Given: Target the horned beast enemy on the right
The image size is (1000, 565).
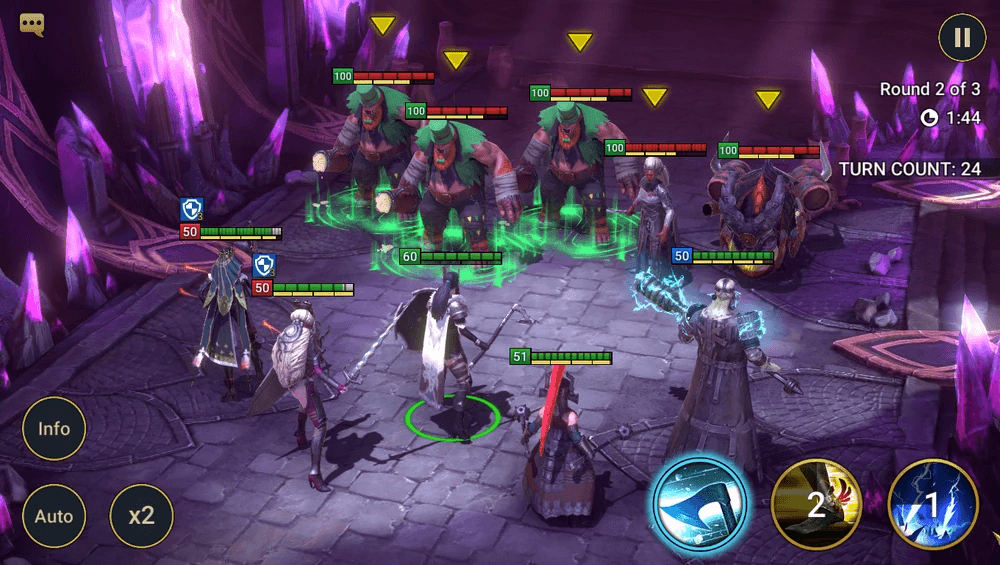Looking at the screenshot, I should pyautogui.click(x=766, y=210).
